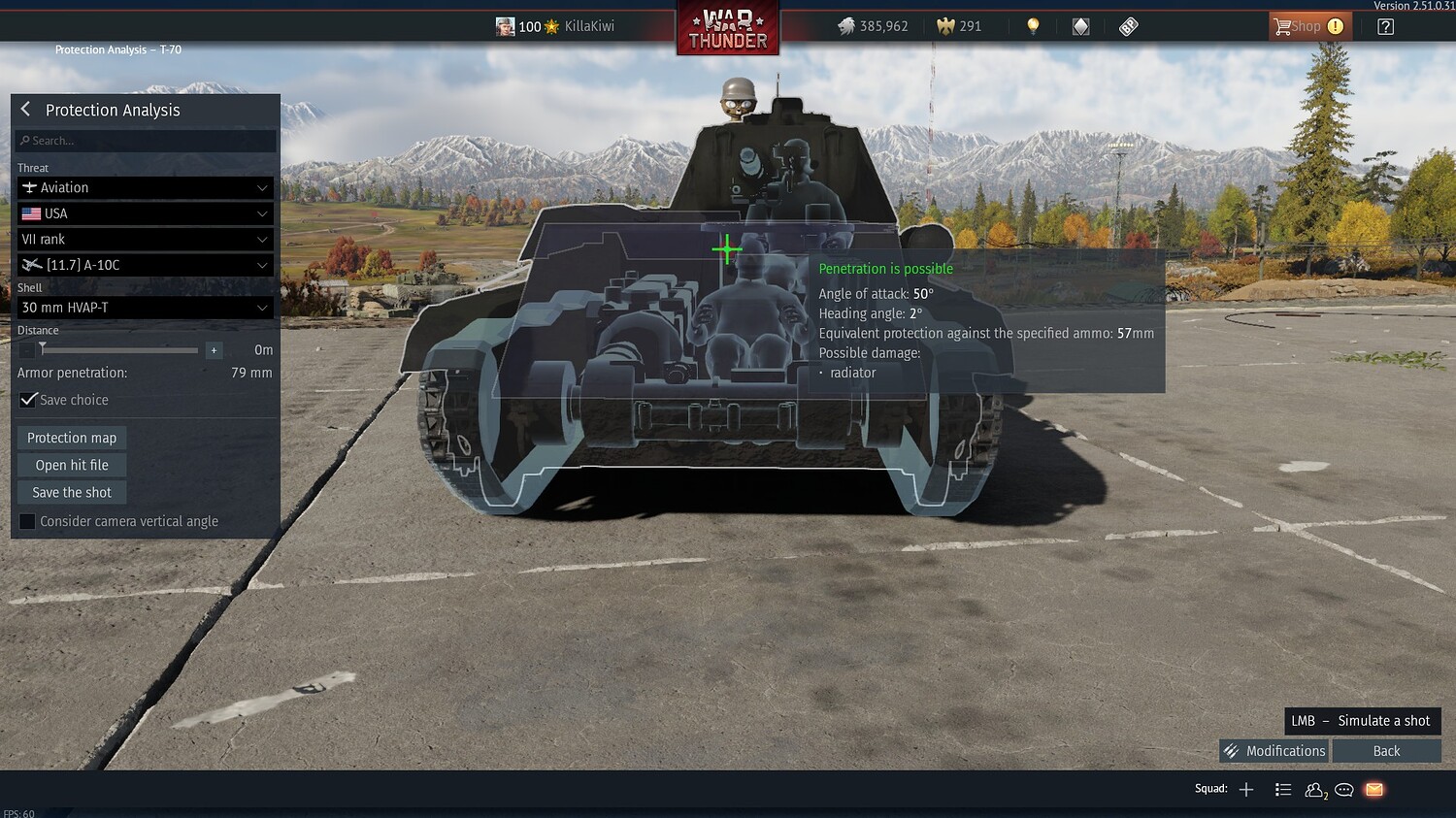Image resolution: width=1456 pixels, height=818 pixels.
Task: Click the Silver Lions currency icon
Action: pos(847,25)
